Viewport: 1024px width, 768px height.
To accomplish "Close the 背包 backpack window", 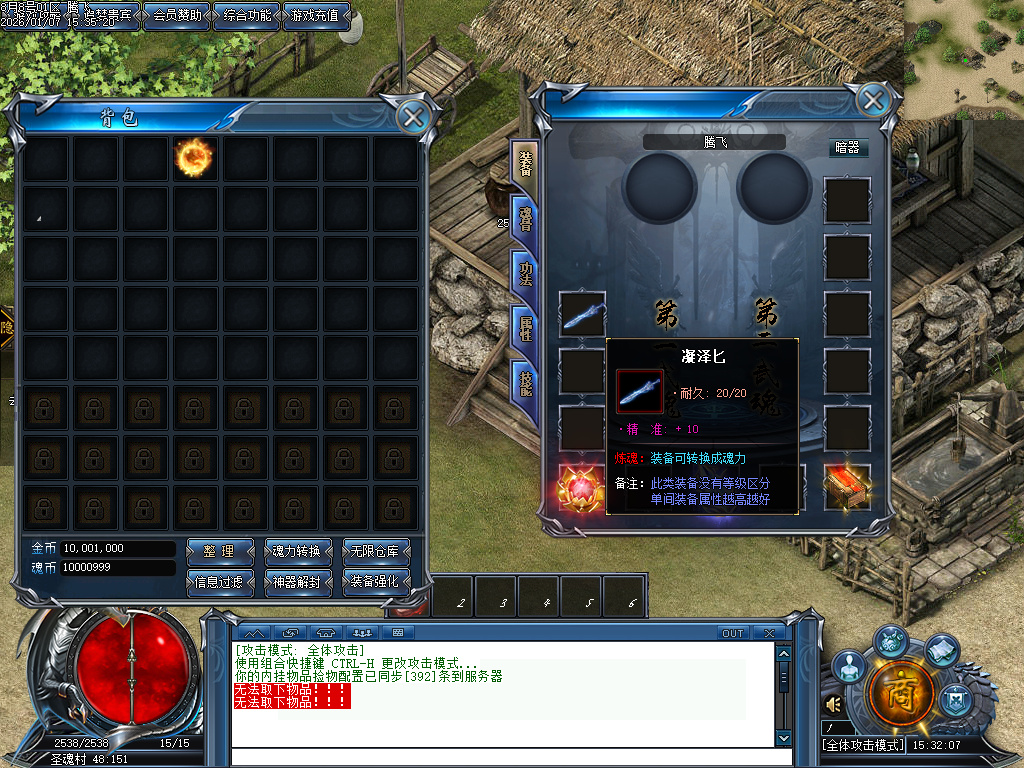I will coord(412,118).
